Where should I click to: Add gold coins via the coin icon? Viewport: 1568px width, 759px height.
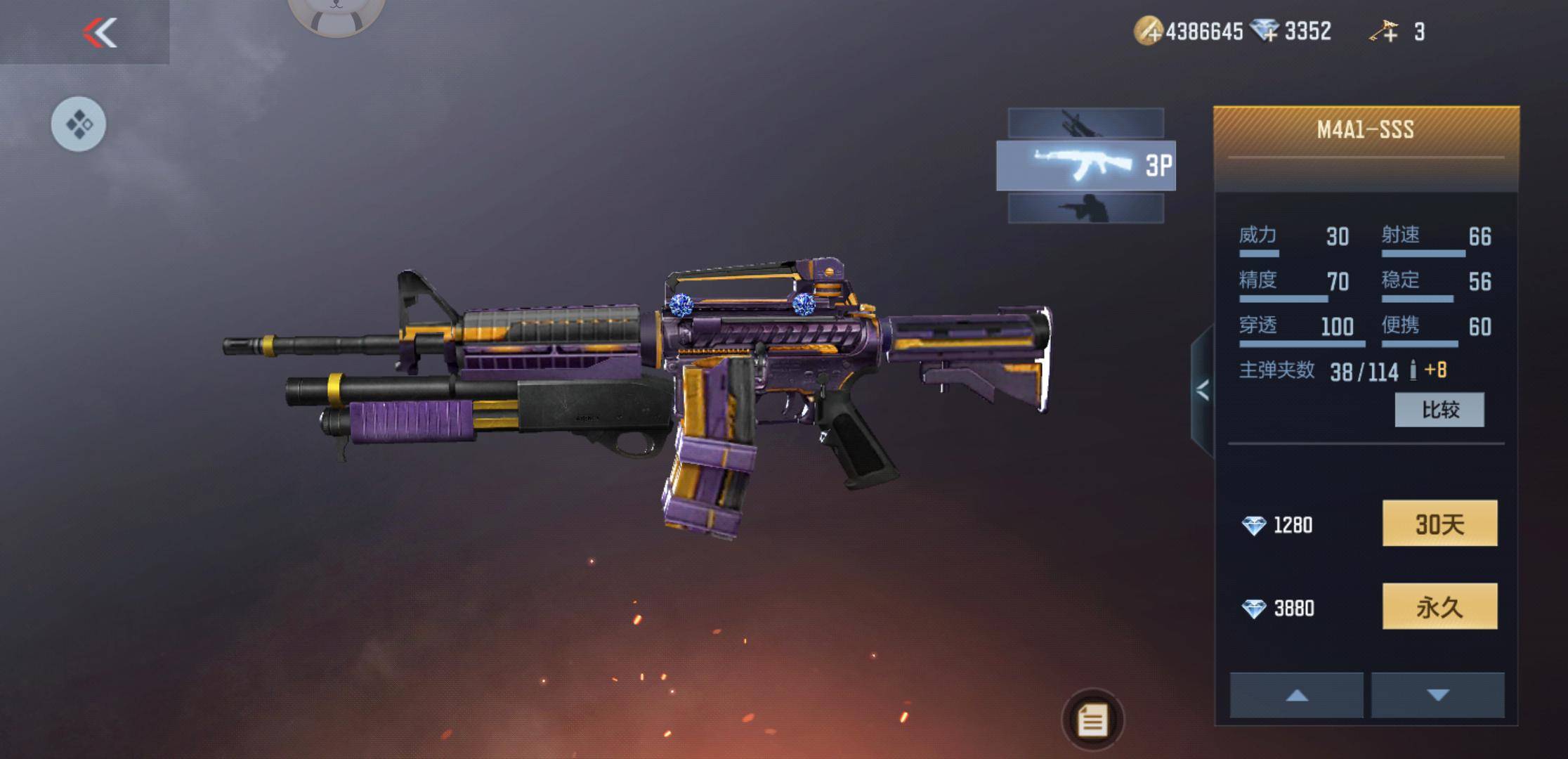1148,32
